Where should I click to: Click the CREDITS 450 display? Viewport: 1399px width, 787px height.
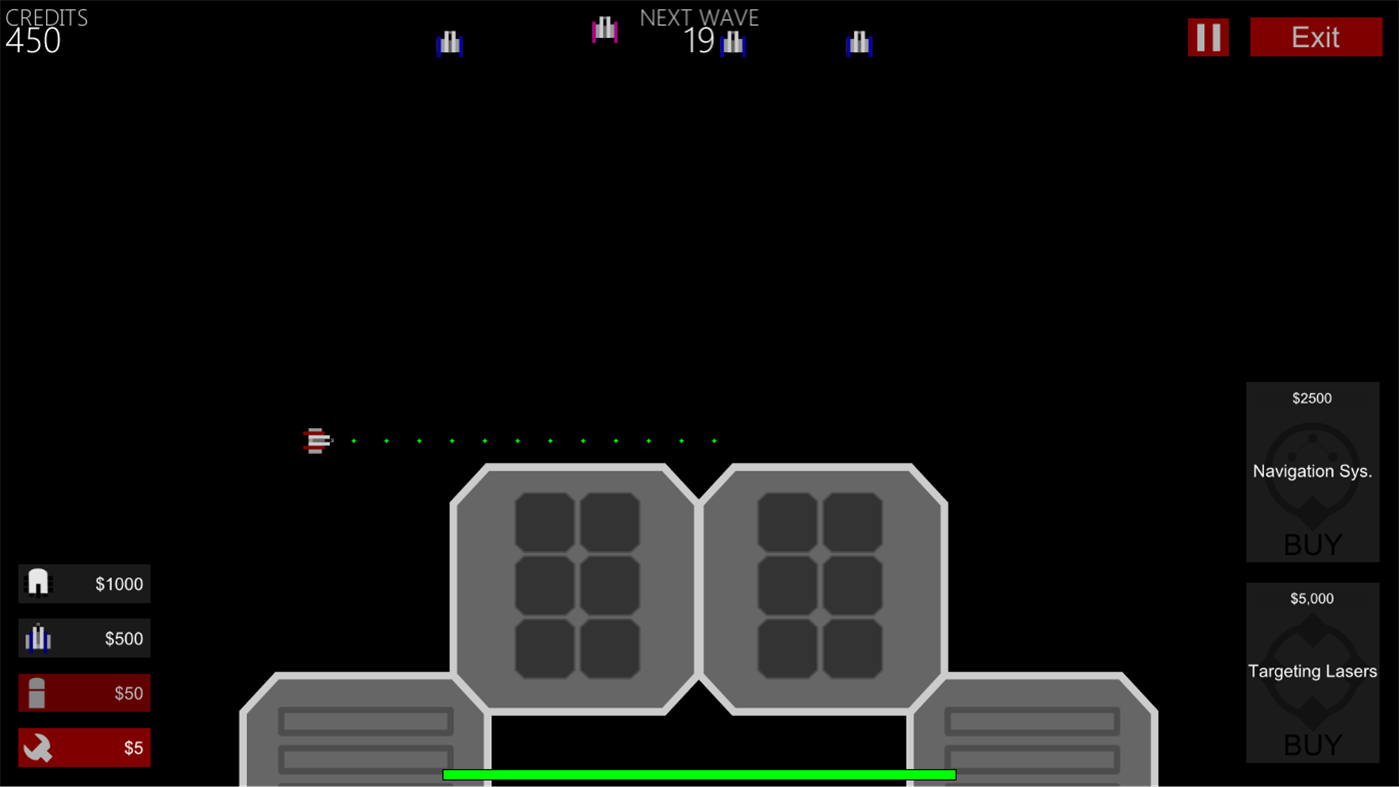point(47,28)
